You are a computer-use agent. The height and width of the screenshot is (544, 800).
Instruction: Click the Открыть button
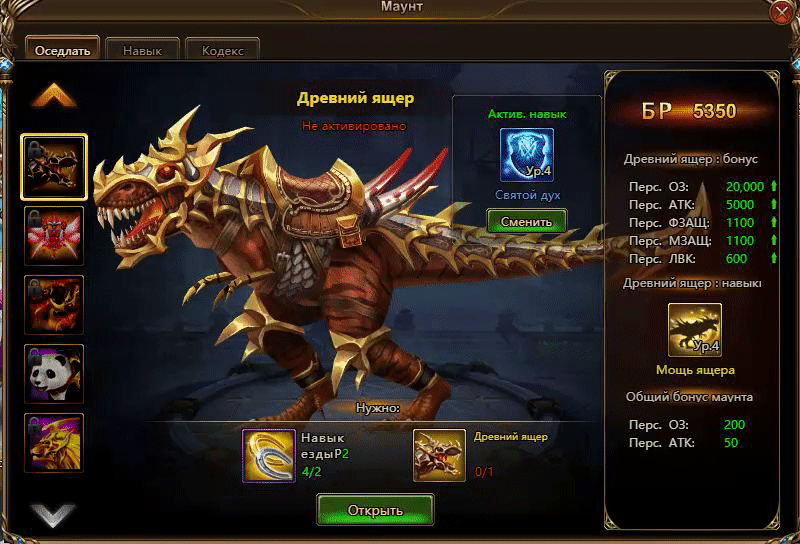[375, 510]
